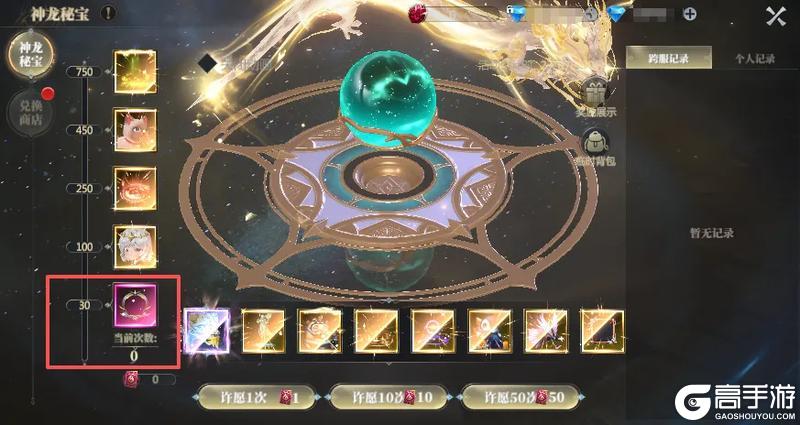Close the 神龙秘宝 screen
800x425 pixels.
(775, 15)
